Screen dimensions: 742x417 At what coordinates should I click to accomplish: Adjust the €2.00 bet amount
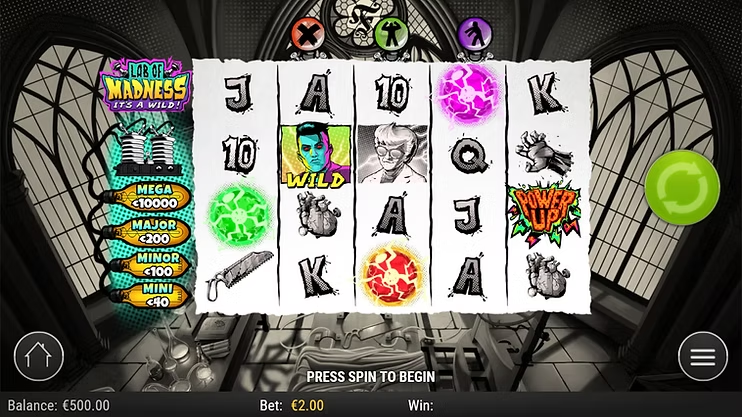[x=305, y=406]
